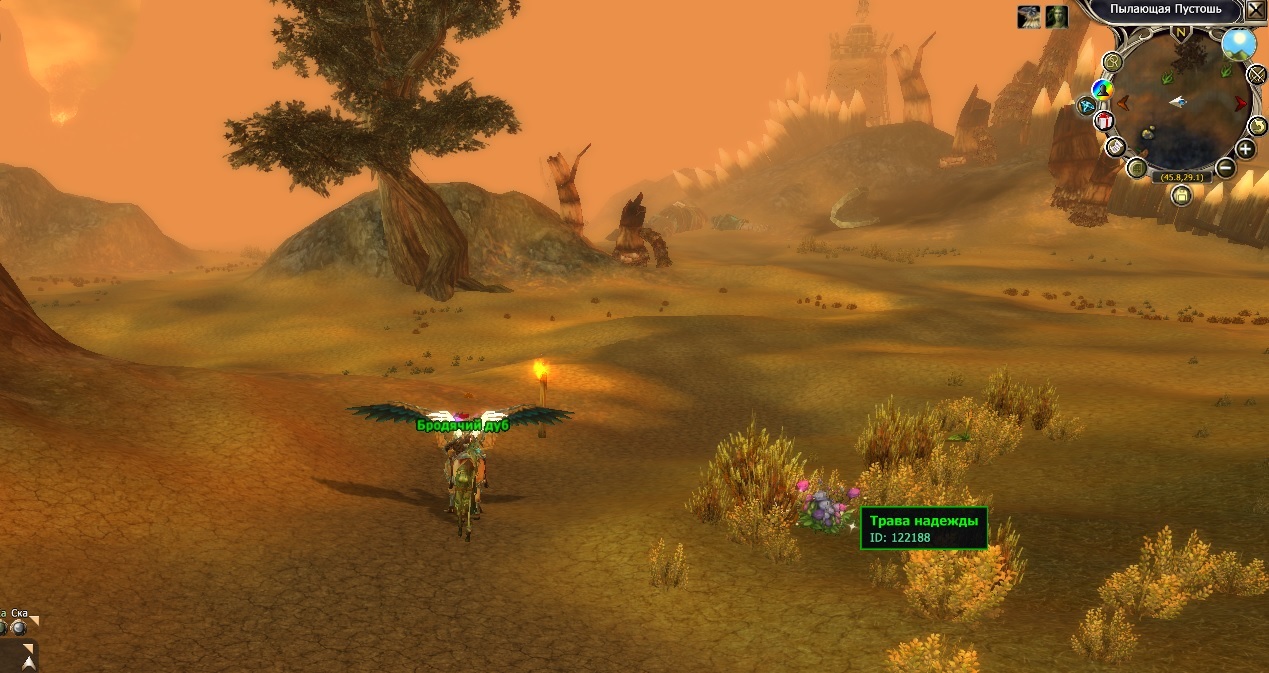Open the scroll icon beside the minimap
The image size is (1269, 673).
1116,148
